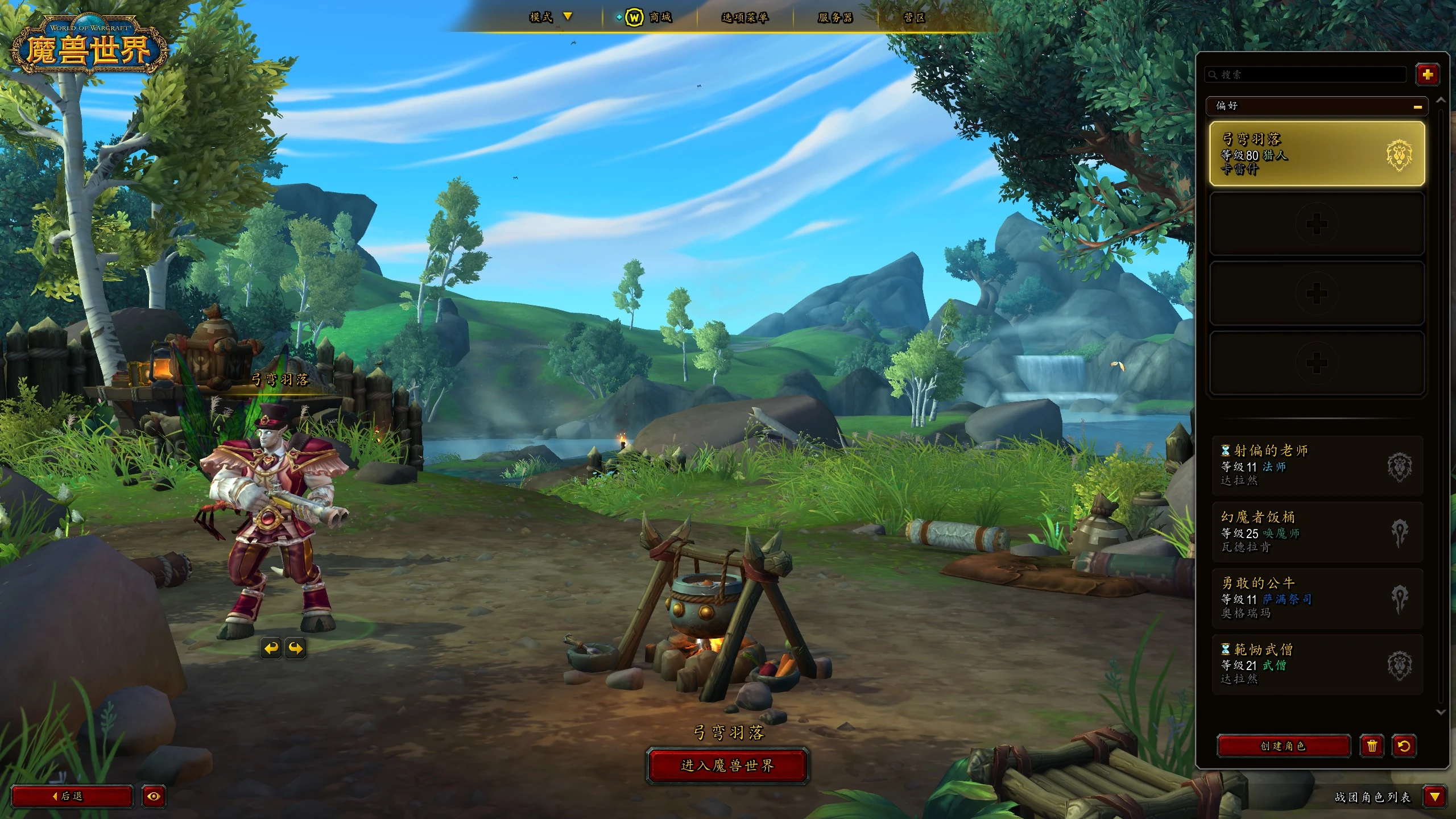
Task: Rotate character with the left arrow button
Action: point(271,648)
